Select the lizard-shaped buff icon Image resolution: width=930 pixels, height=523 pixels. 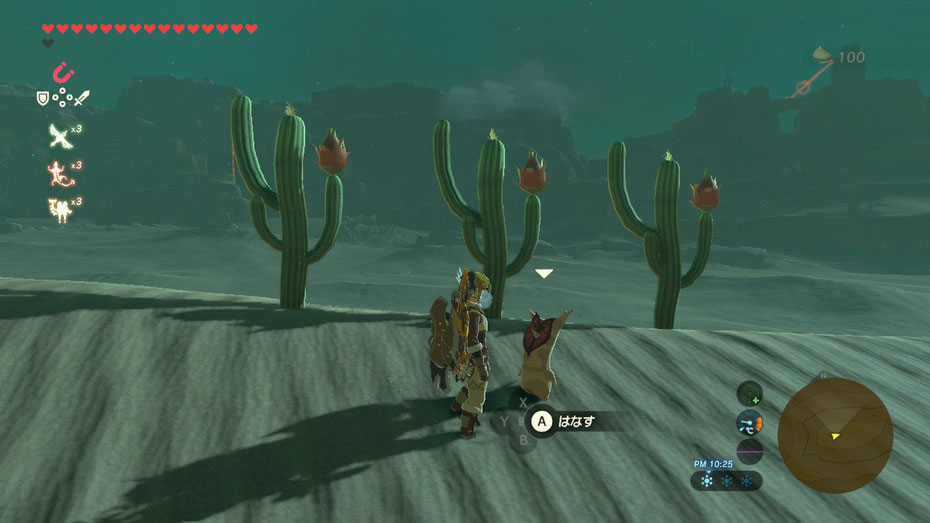pos(58,172)
